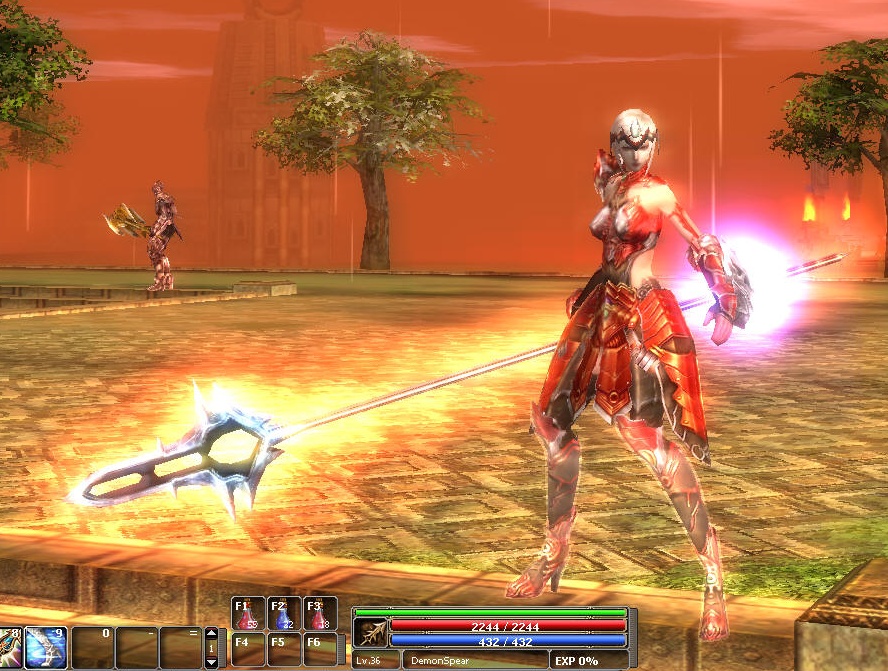Viewport: 888px width, 671px height.
Task: Select the pink potion in slot F3
Action: tap(320, 613)
